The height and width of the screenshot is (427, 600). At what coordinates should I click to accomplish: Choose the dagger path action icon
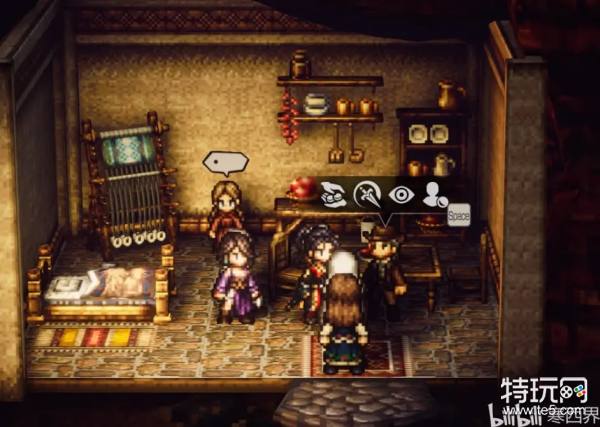click(x=368, y=195)
